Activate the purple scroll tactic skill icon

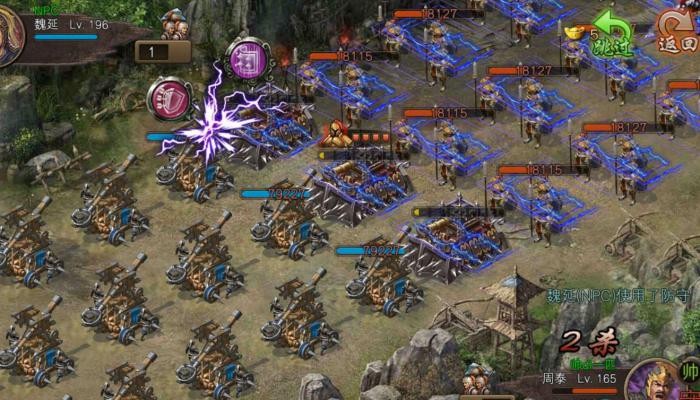(245, 58)
